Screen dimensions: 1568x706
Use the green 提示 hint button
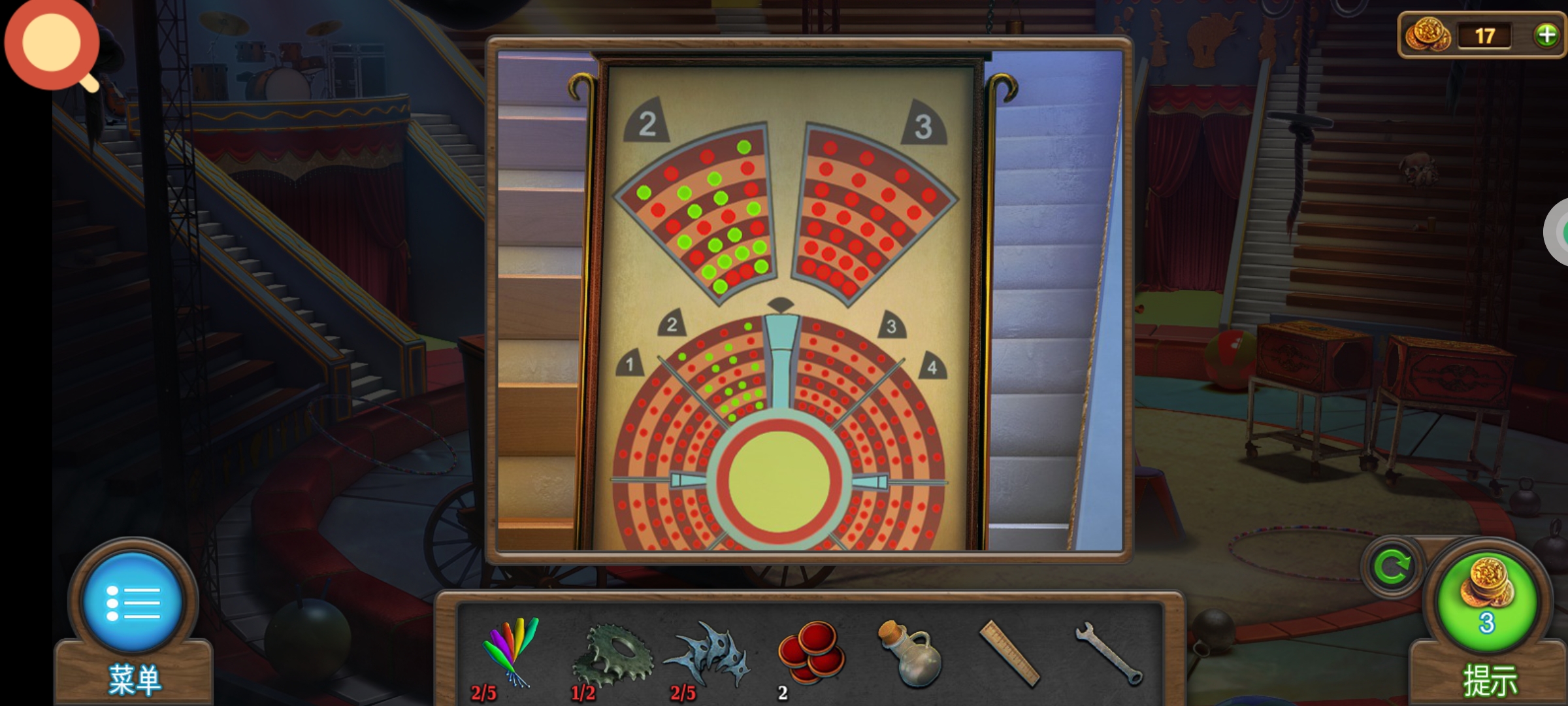pos(1487,602)
